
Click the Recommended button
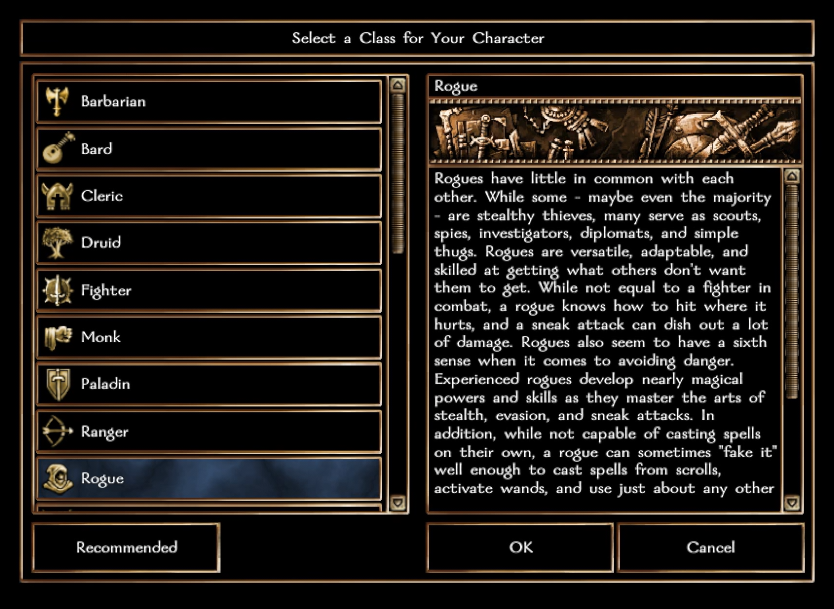click(126, 548)
